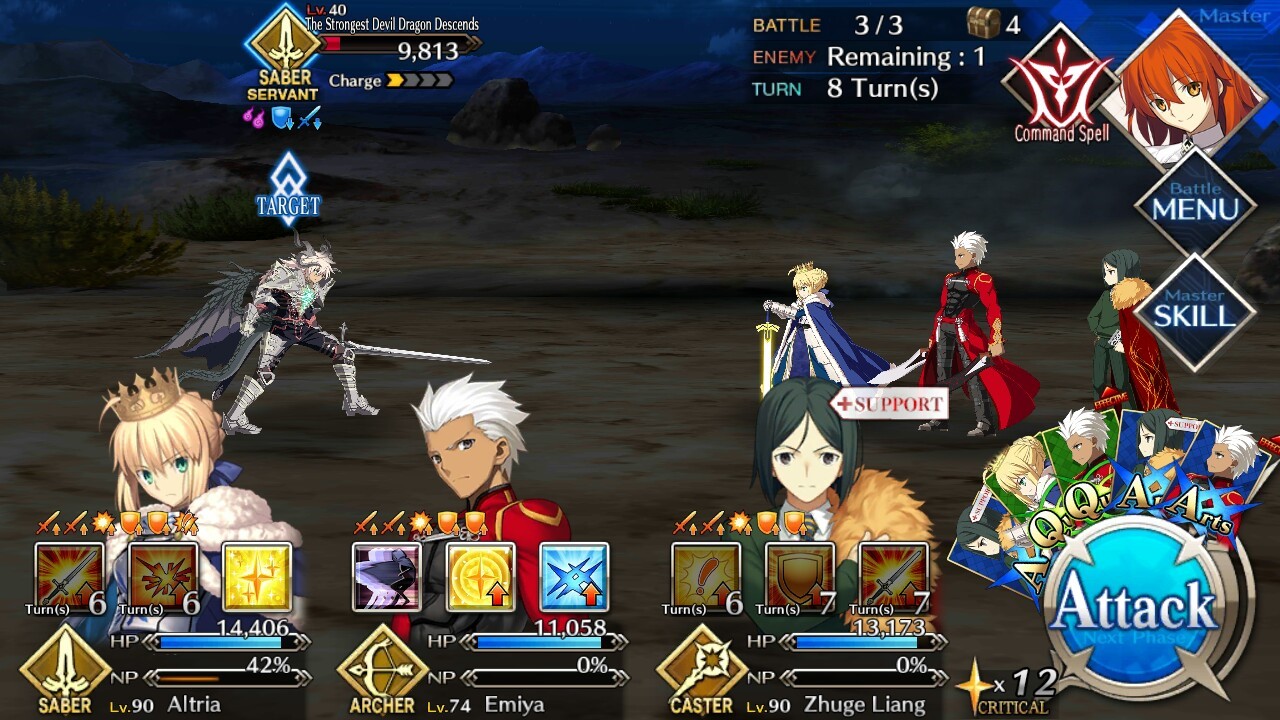This screenshot has height=720, width=1280.
Task: Use Emiya's golden target skill
Action: pyautogui.click(x=480, y=577)
